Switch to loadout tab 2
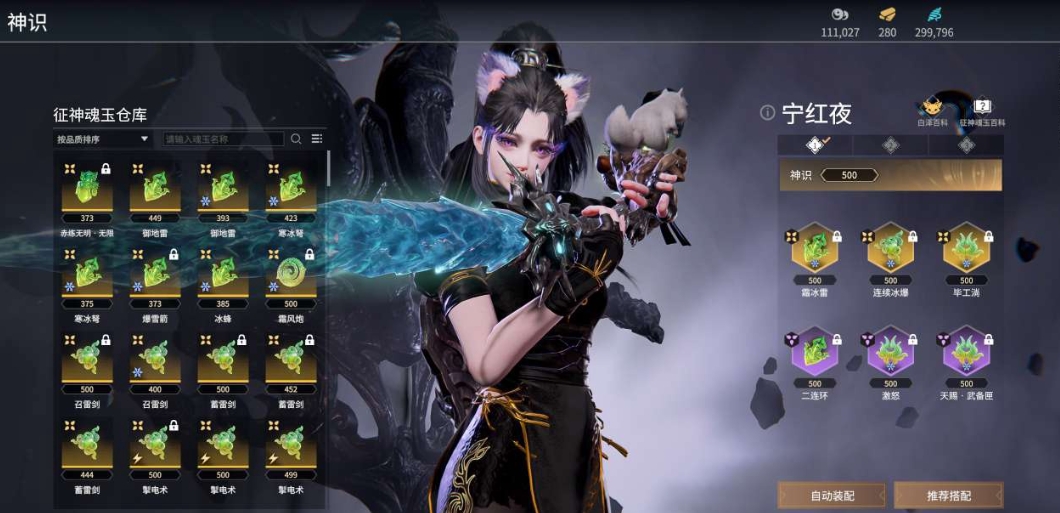The width and height of the screenshot is (1060, 513). [890, 145]
